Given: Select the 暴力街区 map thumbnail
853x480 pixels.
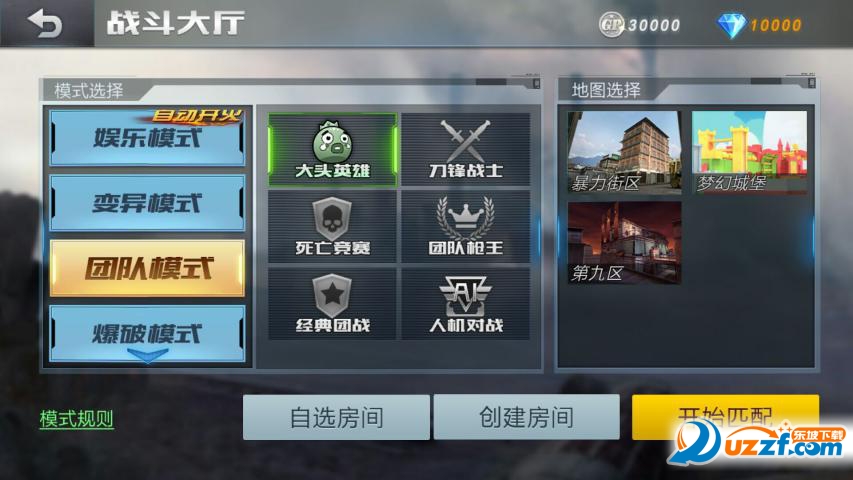Looking at the screenshot, I should pyautogui.click(x=625, y=152).
